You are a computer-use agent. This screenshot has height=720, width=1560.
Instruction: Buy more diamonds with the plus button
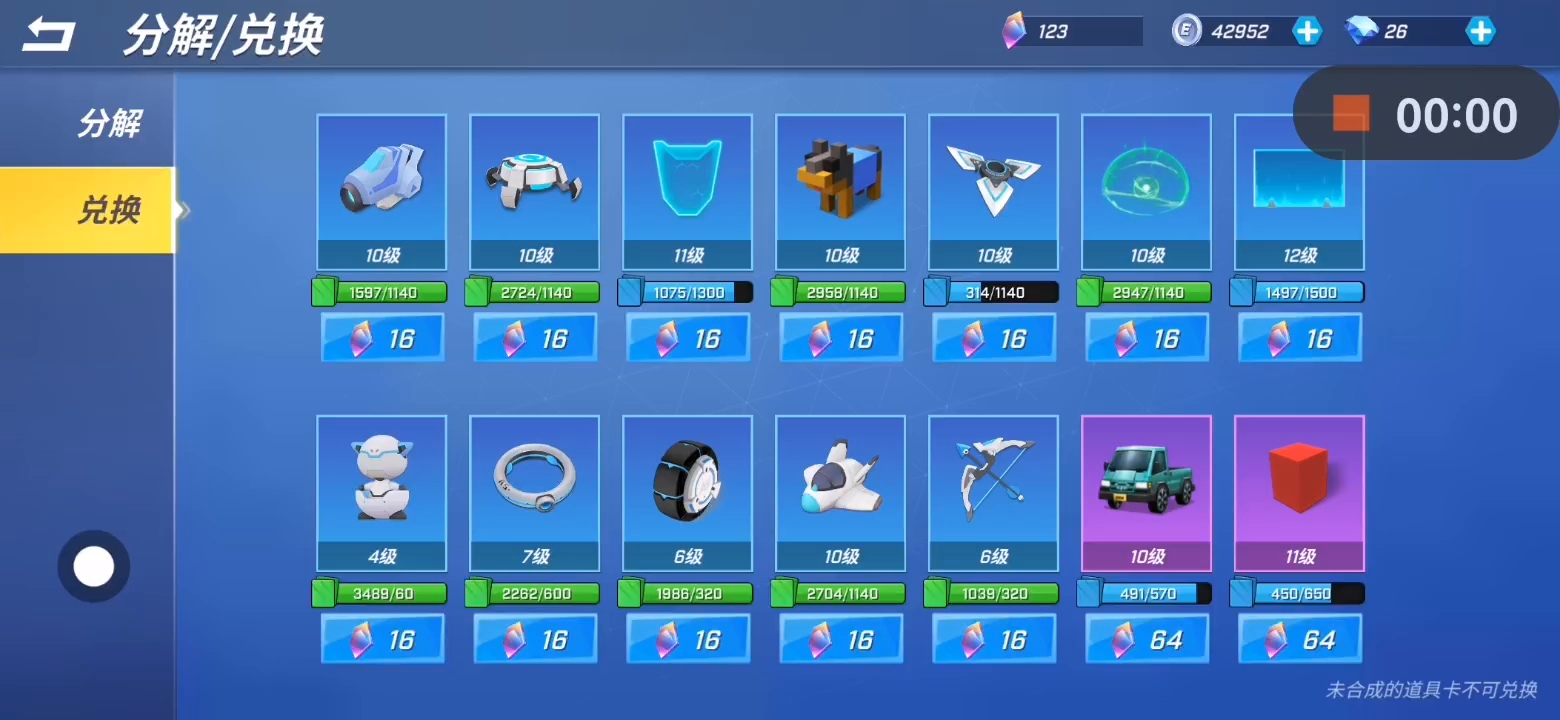pos(1480,31)
